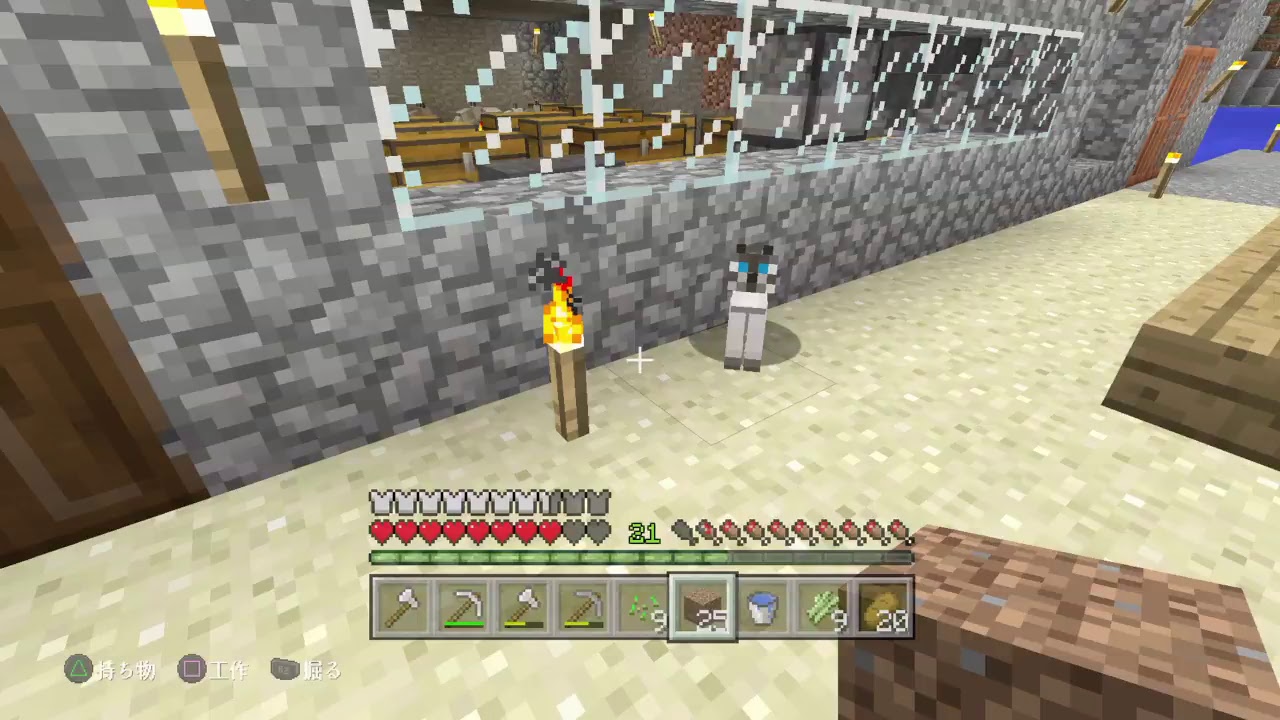1280x720 pixels.
Task: Click the square button prompt icon
Action: [192, 671]
